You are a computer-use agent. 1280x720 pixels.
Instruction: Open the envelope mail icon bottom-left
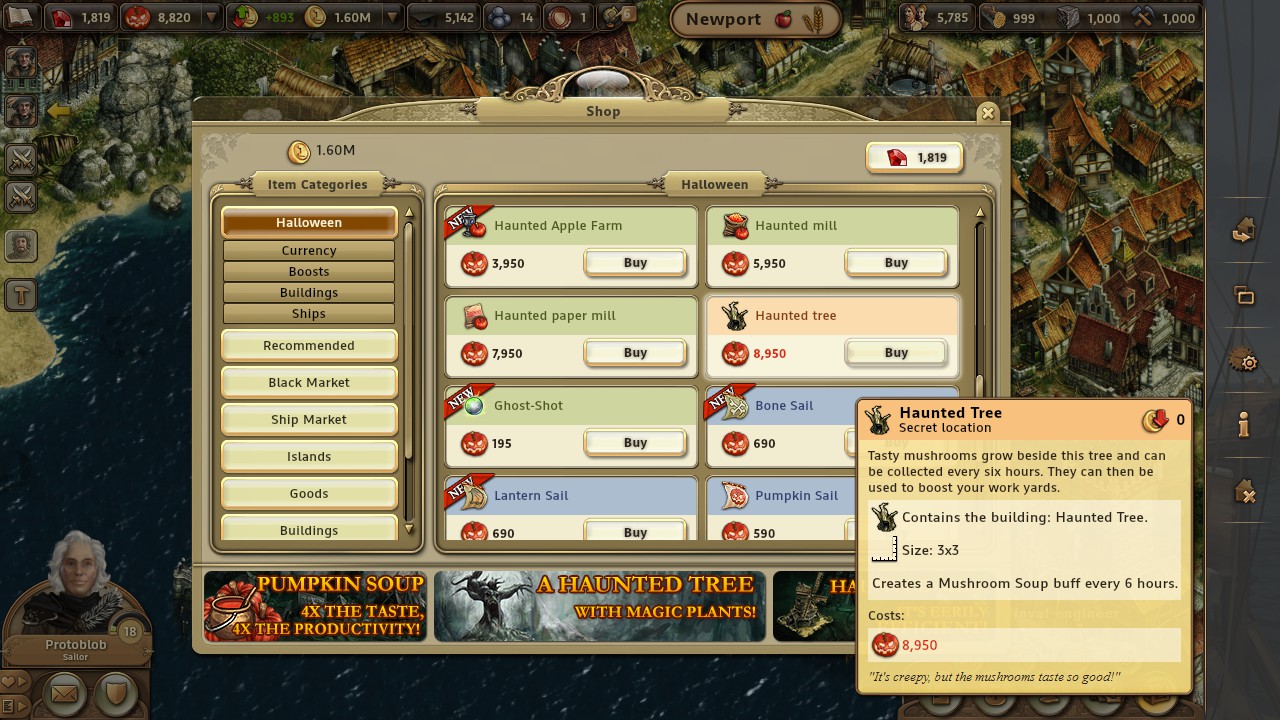(x=64, y=693)
